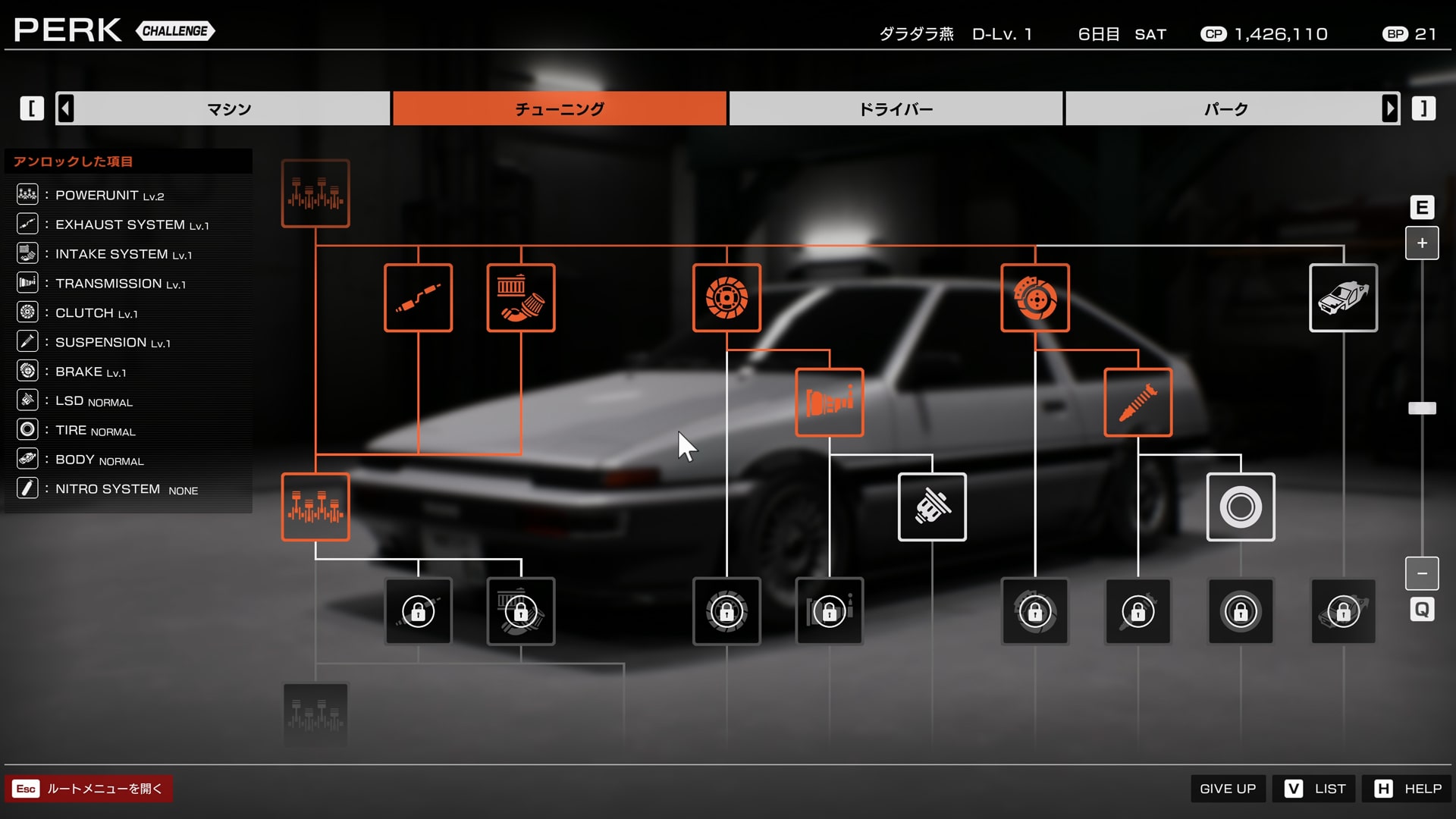Viewport: 1456px width, 819px height.
Task: Select the orange suspension coilover node
Action: [x=1137, y=403]
